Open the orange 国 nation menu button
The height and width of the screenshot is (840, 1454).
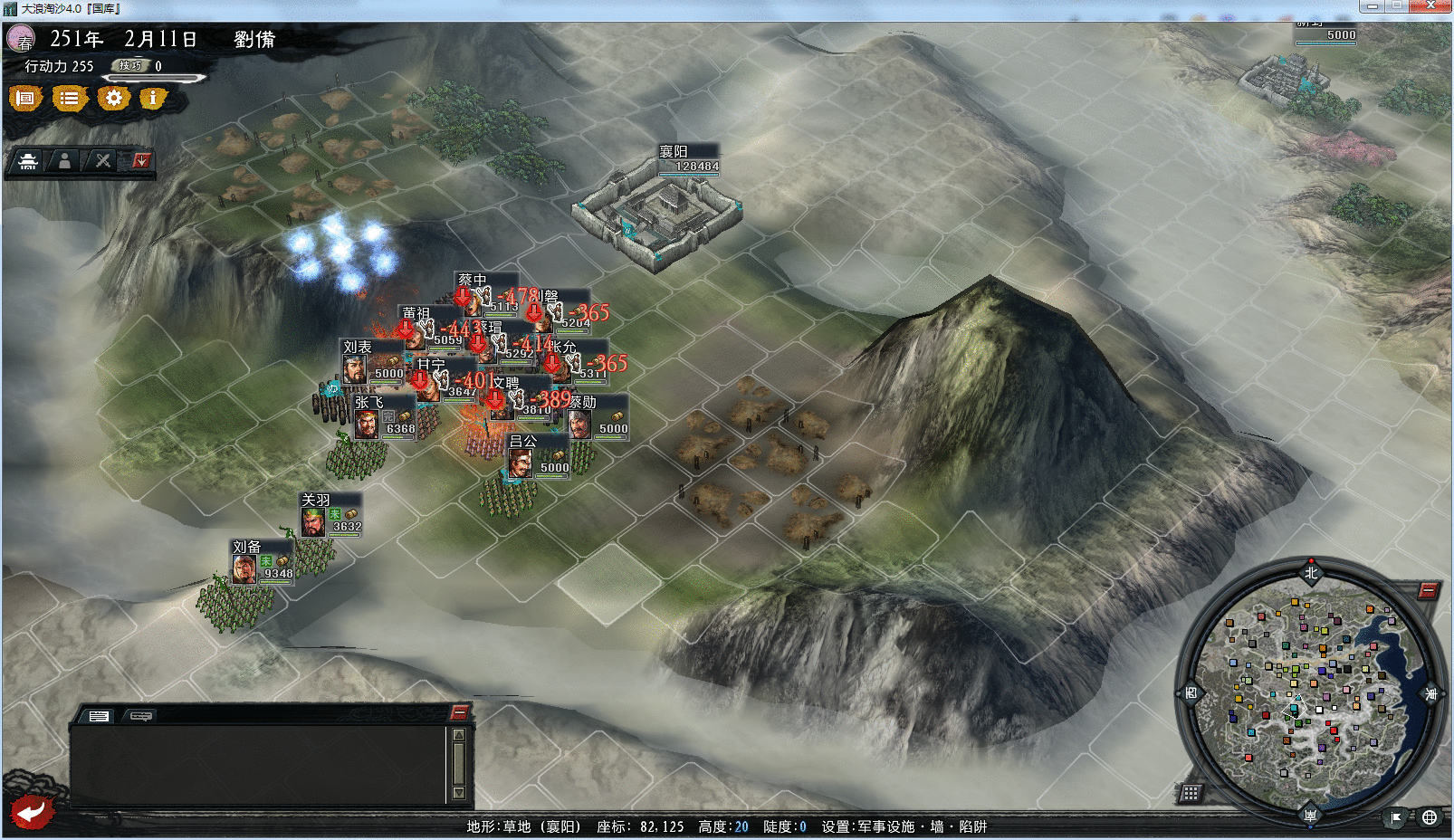[x=25, y=98]
